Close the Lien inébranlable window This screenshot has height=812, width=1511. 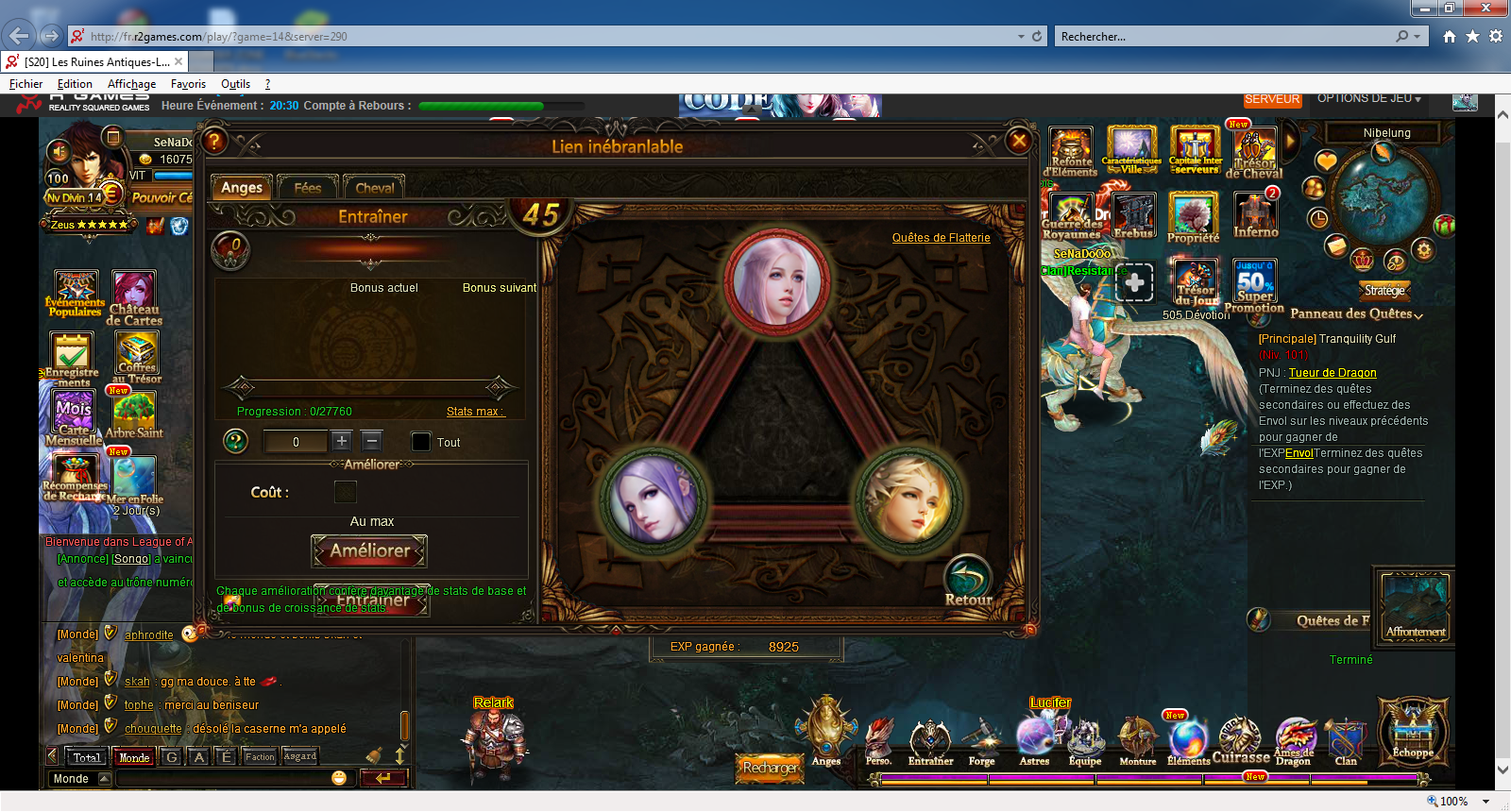[1018, 142]
